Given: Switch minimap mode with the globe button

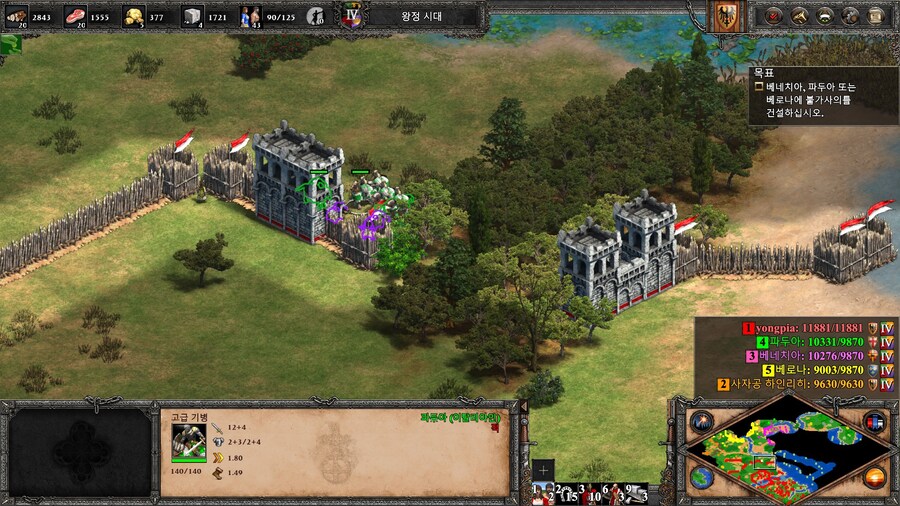Looking at the screenshot, I should point(701,478).
